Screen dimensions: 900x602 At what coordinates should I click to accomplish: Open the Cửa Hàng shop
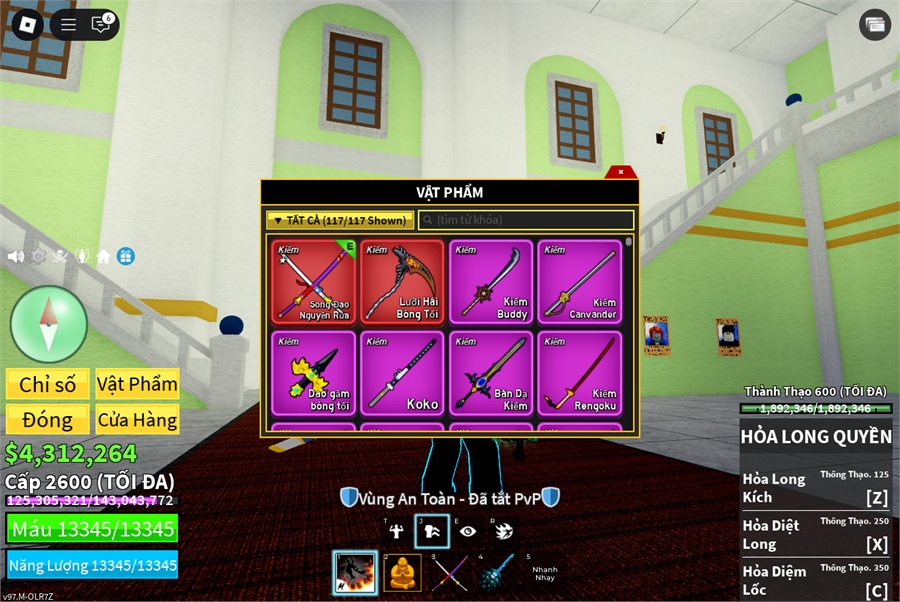(x=137, y=420)
